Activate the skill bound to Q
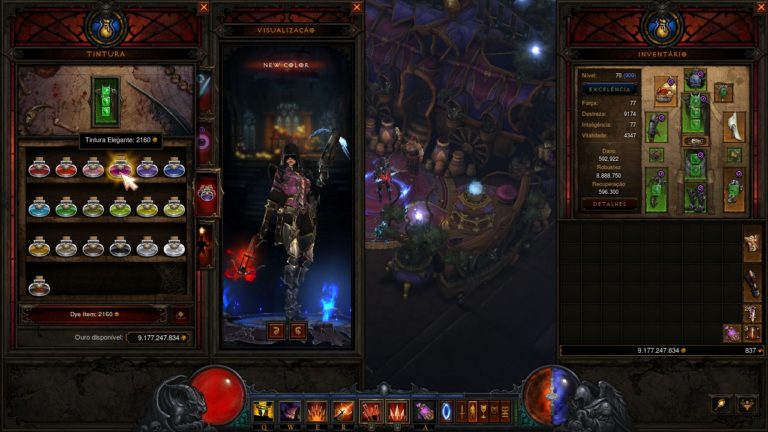768x432 pixels. (264, 410)
